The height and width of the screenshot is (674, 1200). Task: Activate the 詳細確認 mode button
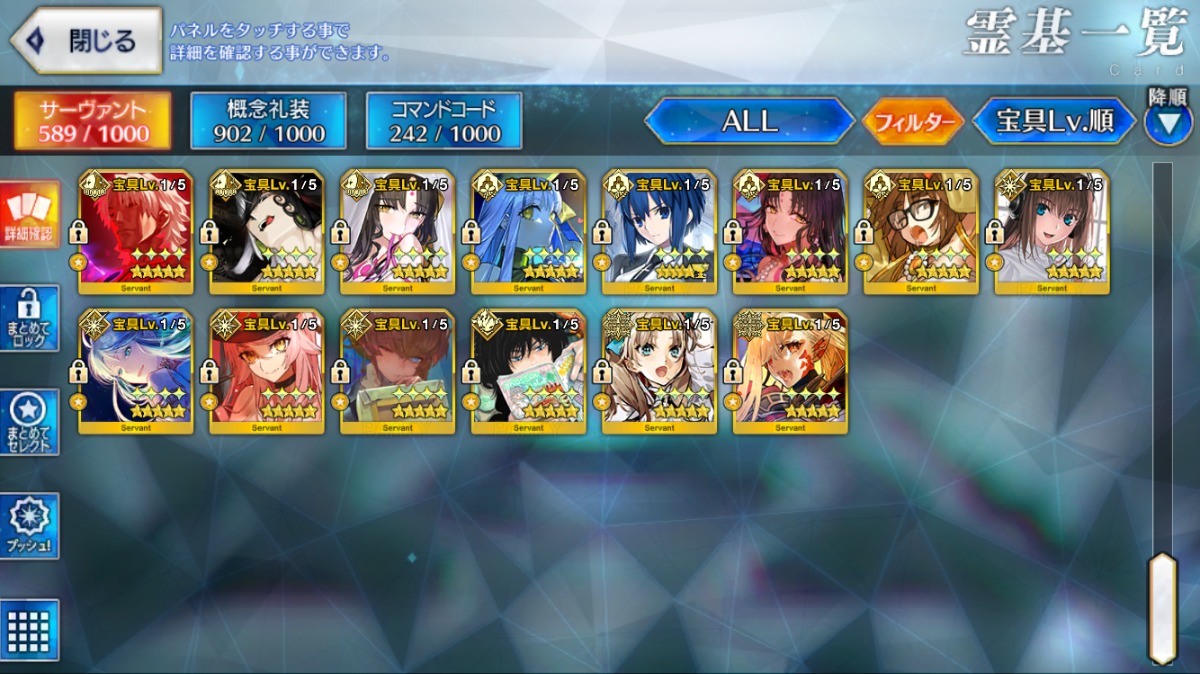pos(30,215)
